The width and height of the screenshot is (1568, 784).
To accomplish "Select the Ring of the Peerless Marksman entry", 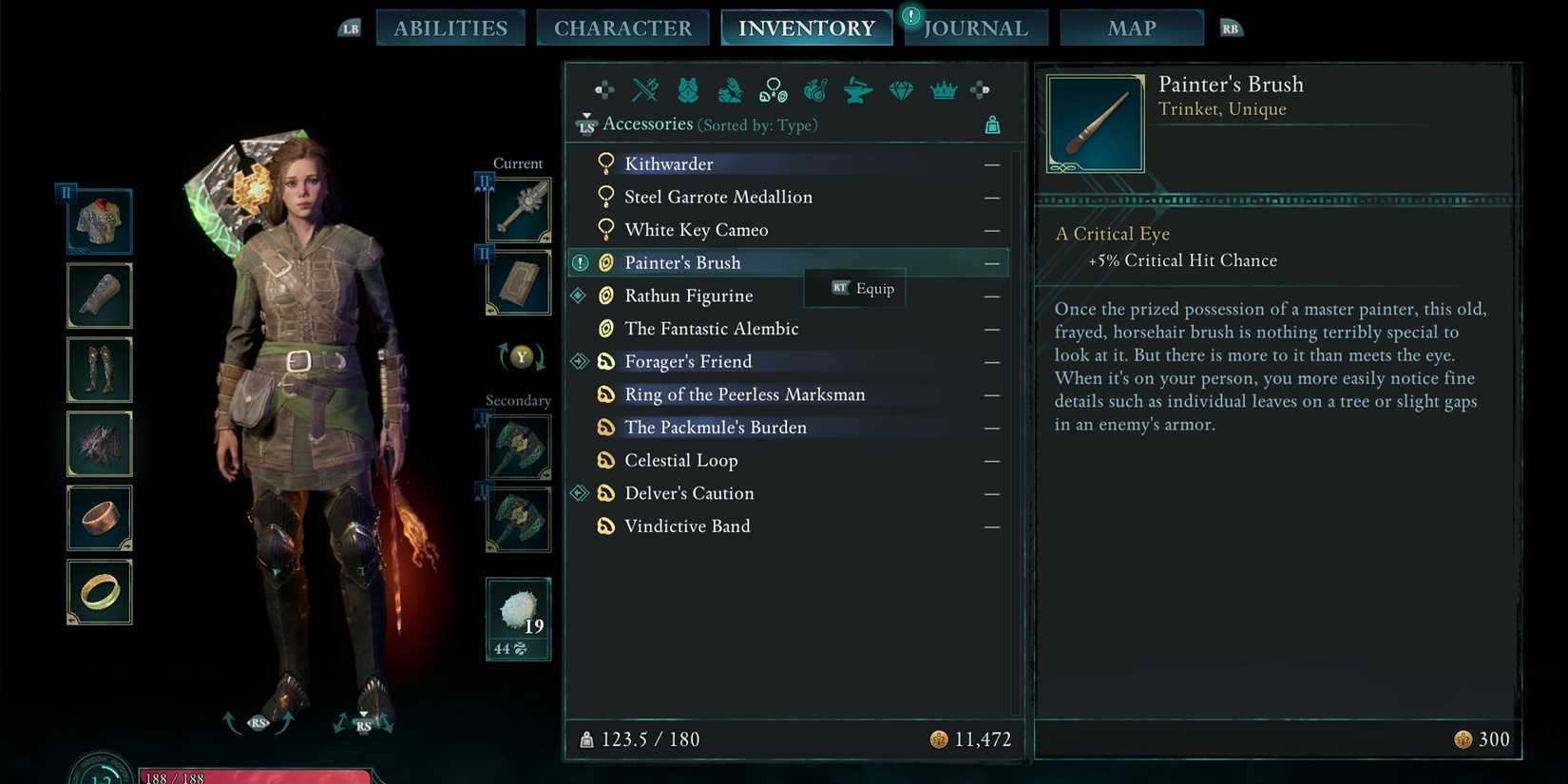I will 744,394.
